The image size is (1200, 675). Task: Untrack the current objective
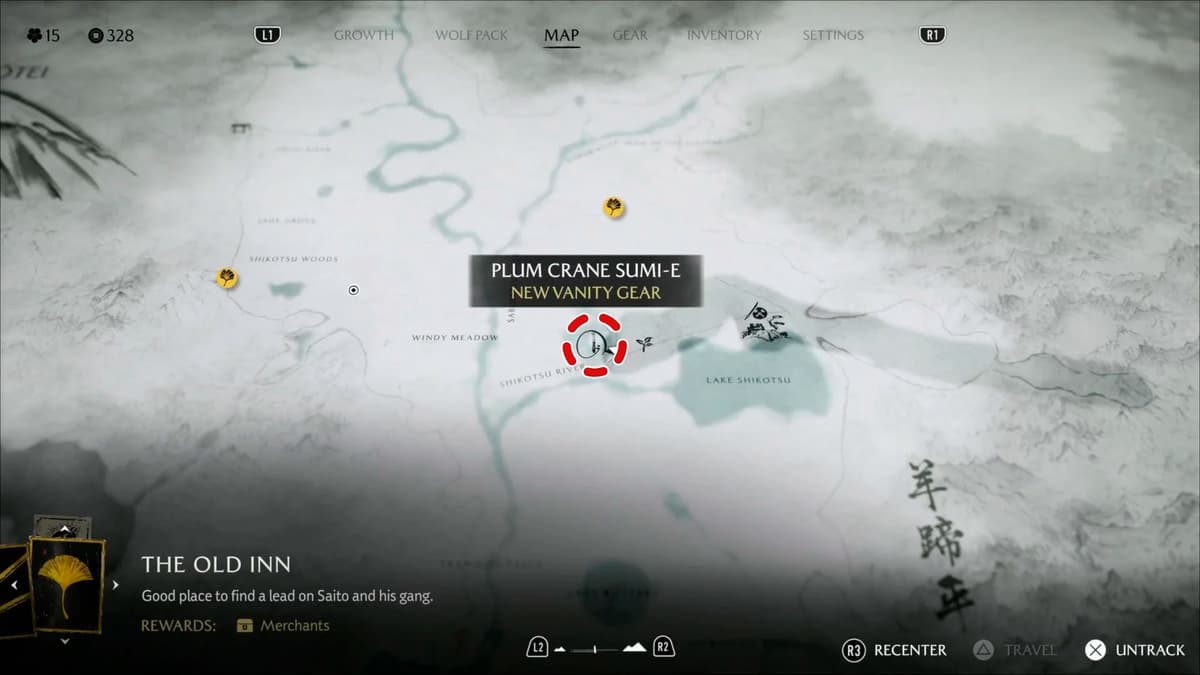click(x=1135, y=650)
